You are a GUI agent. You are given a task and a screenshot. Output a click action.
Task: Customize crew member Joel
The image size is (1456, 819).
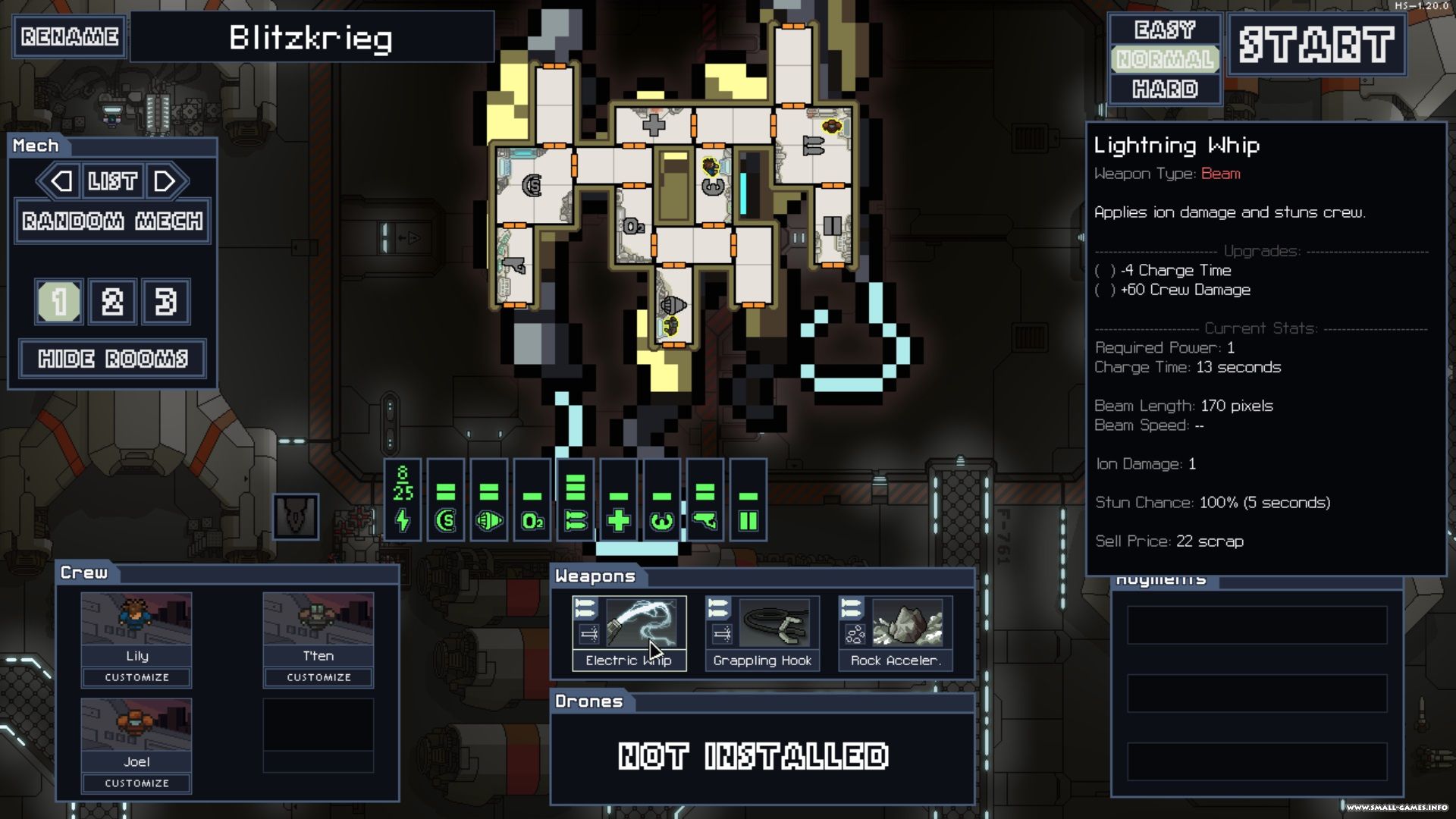[136, 783]
